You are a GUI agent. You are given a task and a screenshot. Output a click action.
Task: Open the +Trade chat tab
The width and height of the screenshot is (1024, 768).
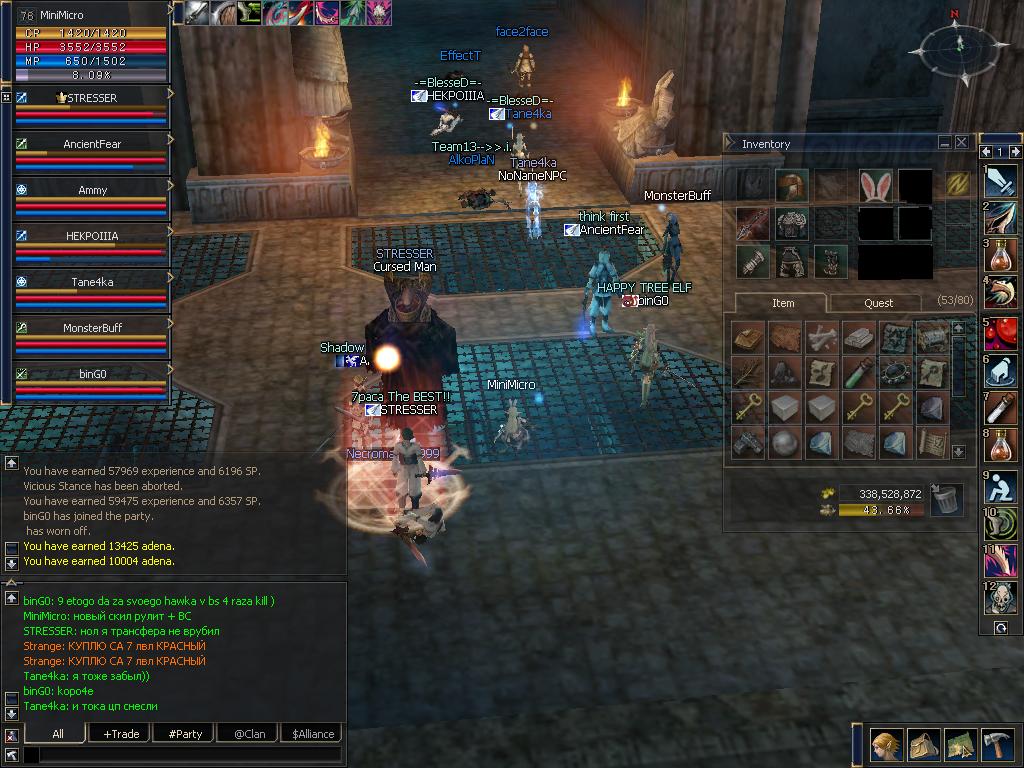click(x=121, y=733)
